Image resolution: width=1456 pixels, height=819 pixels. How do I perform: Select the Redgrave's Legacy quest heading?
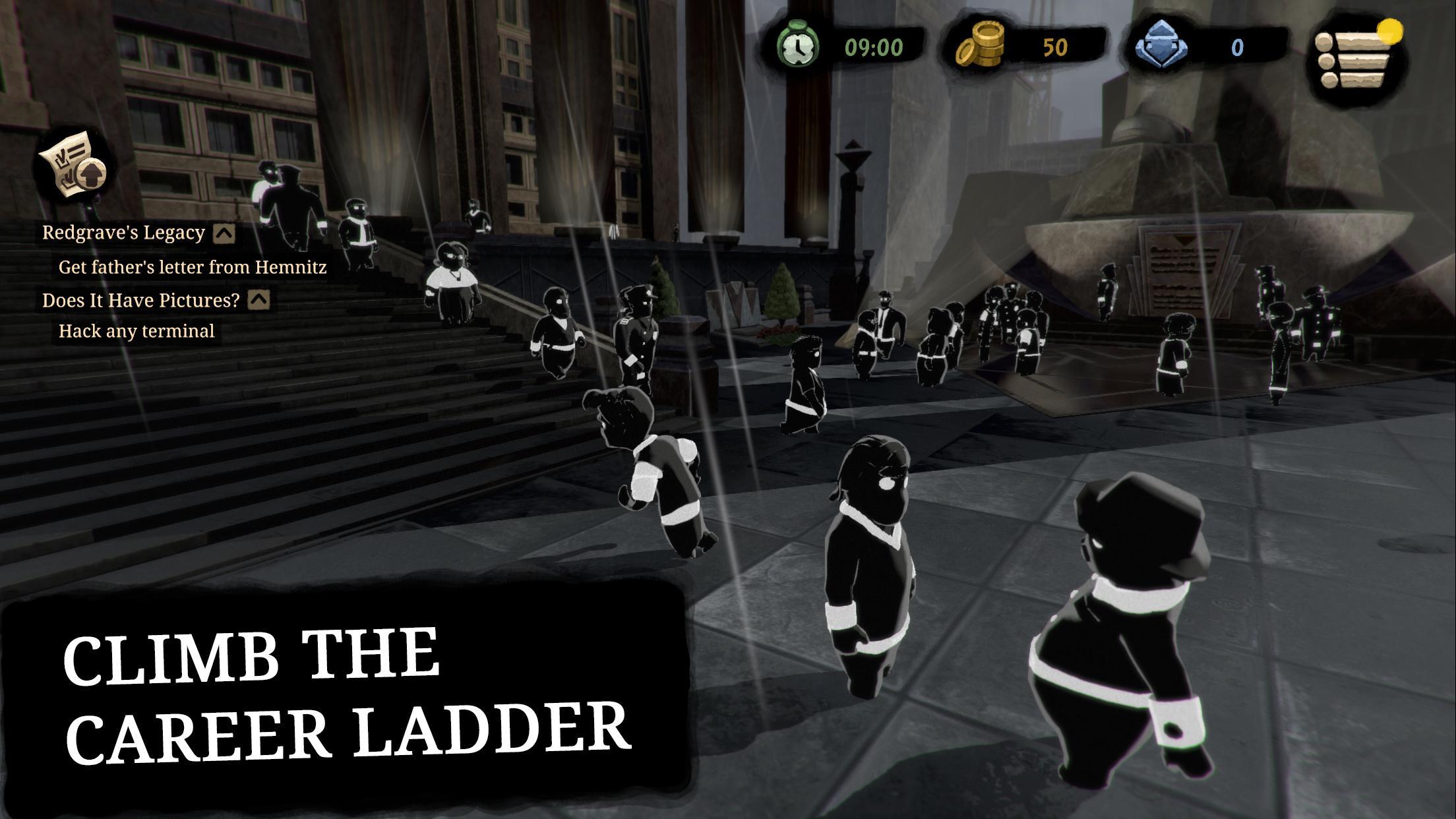pyautogui.click(x=123, y=232)
